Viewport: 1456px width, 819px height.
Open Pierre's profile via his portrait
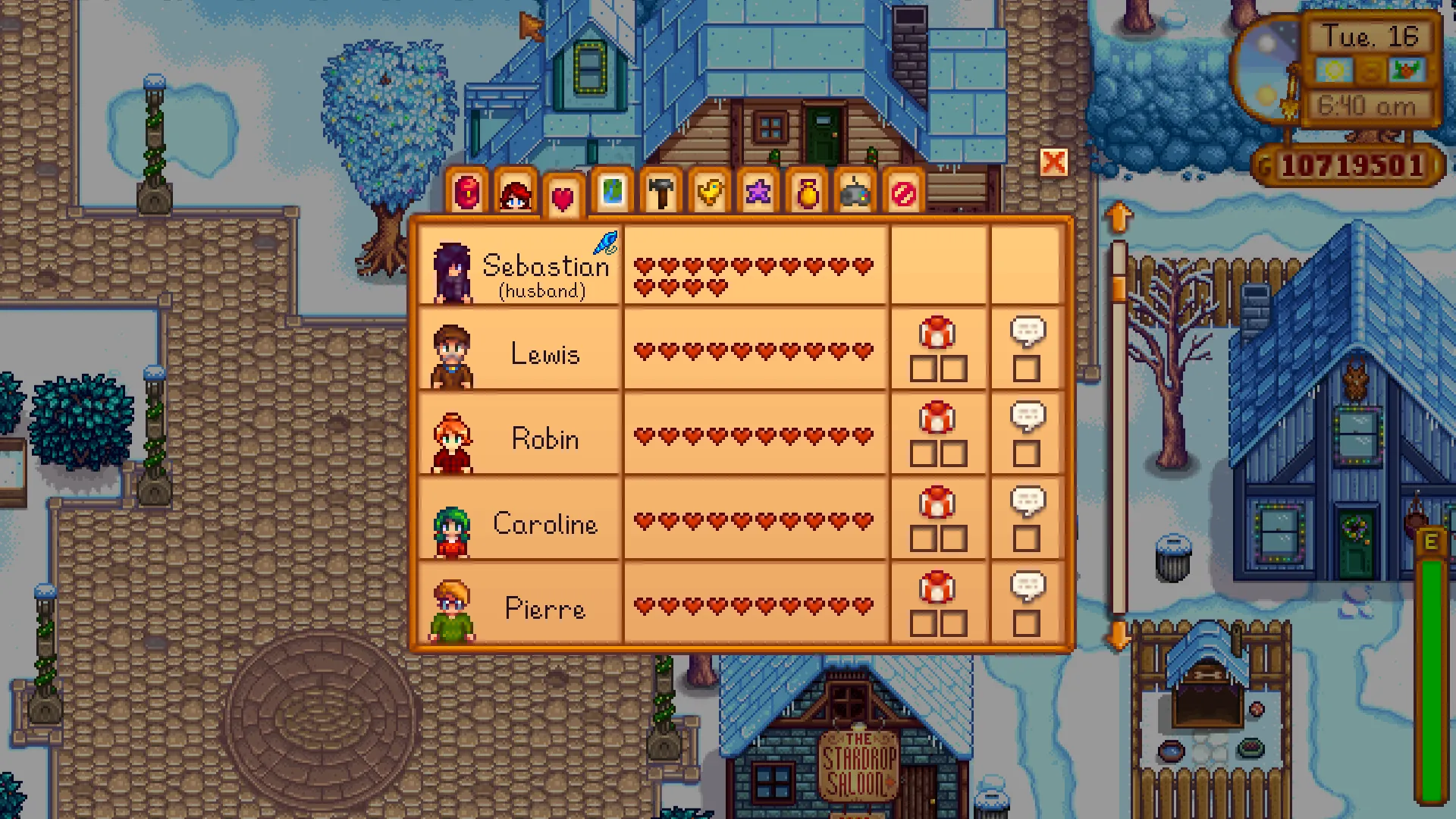(452, 607)
